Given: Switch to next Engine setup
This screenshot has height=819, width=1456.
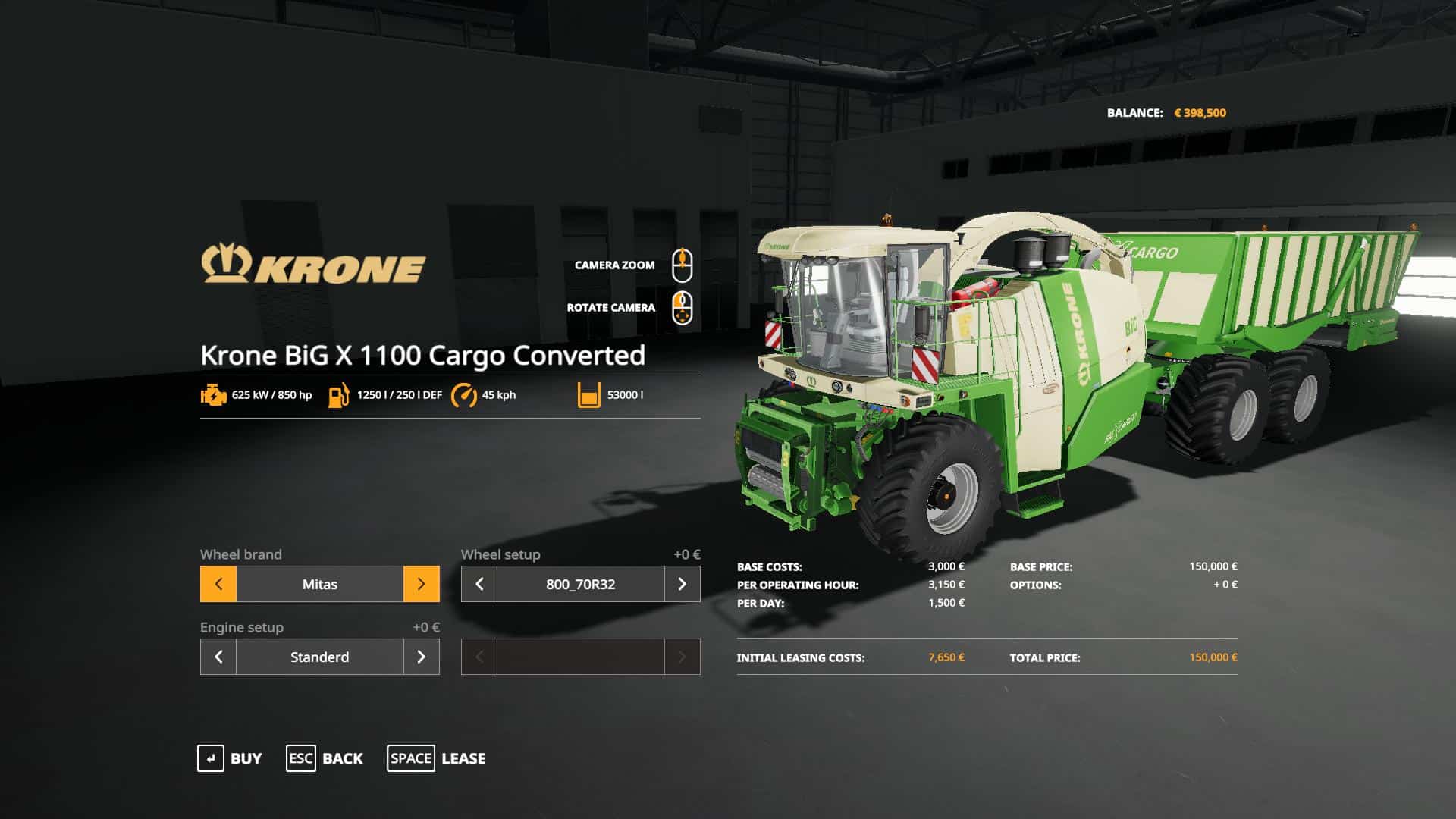Looking at the screenshot, I should tap(421, 657).
